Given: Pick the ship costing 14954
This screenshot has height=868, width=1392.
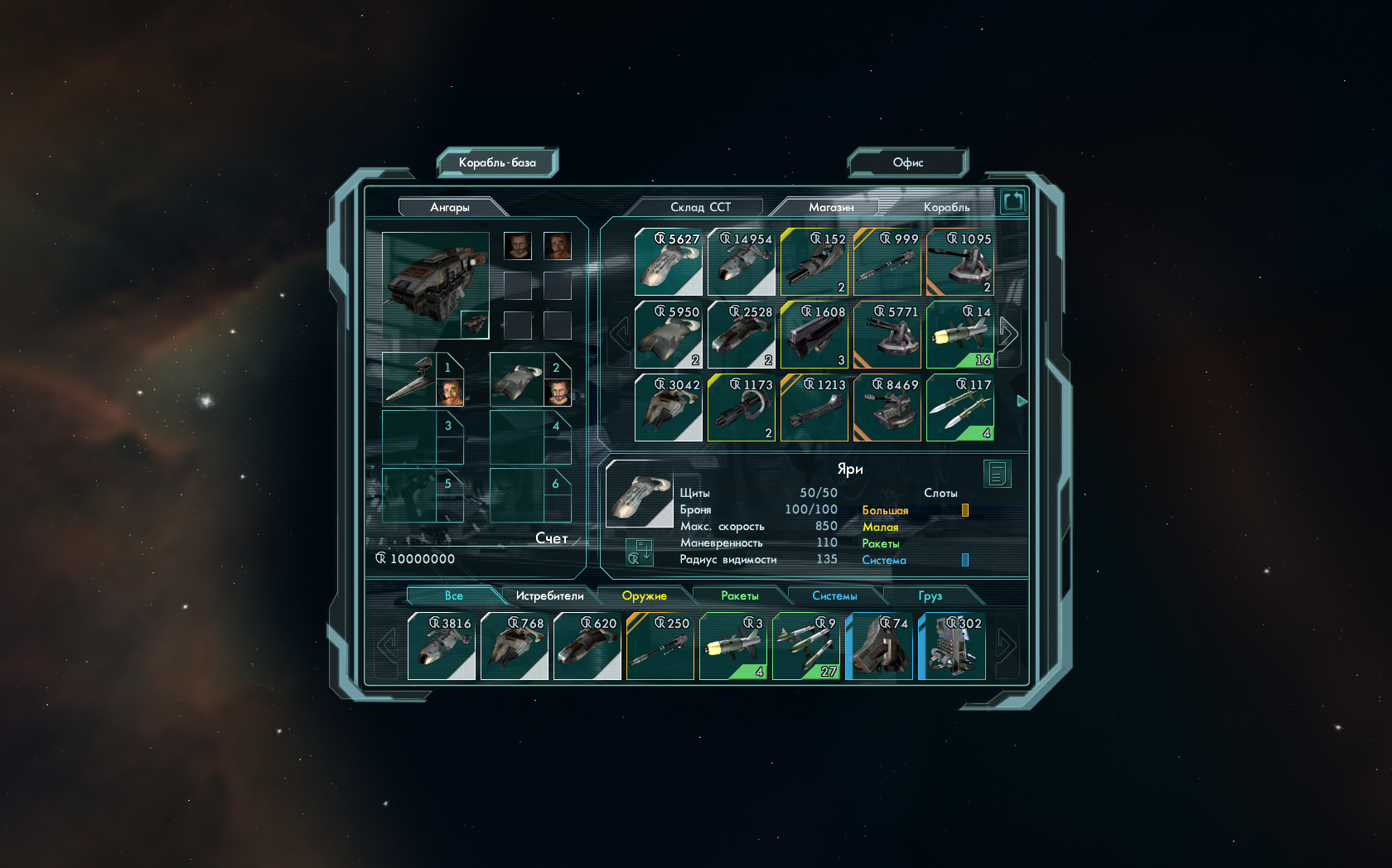Looking at the screenshot, I should click(741, 263).
